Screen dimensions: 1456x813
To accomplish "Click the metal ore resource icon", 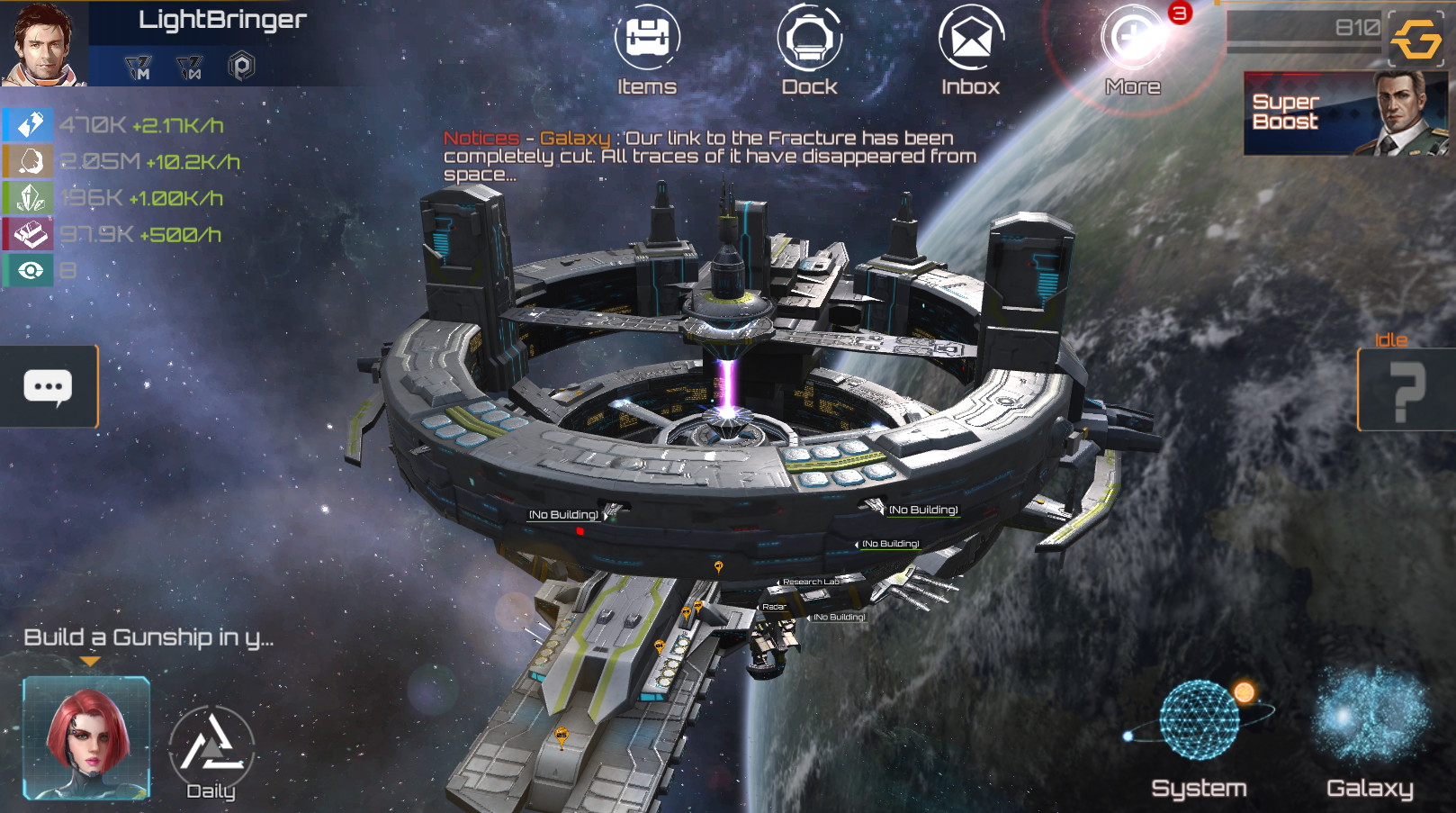I will click(x=28, y=160).
